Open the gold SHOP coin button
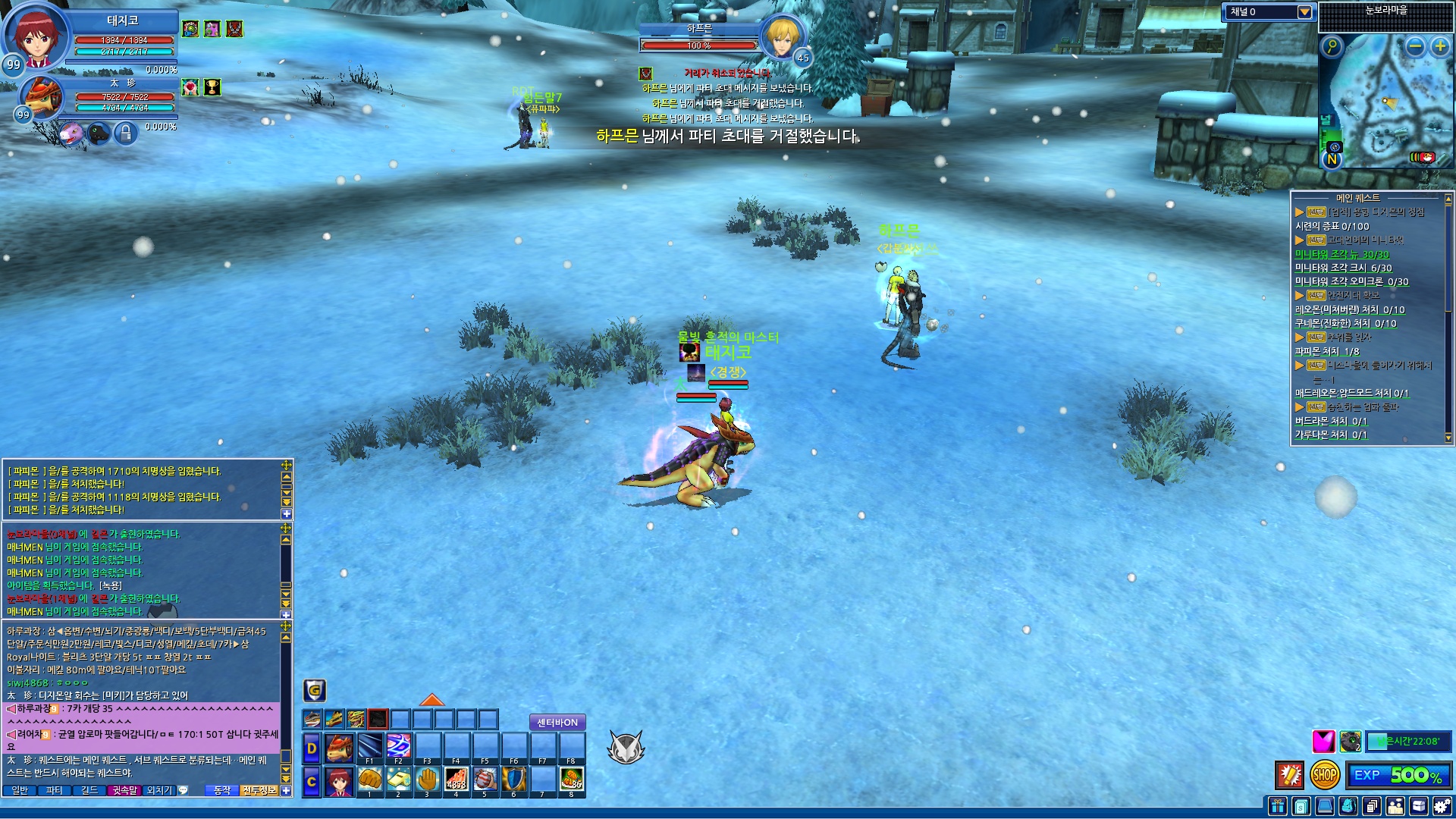1456x819 pixels. coord(1324,775)
